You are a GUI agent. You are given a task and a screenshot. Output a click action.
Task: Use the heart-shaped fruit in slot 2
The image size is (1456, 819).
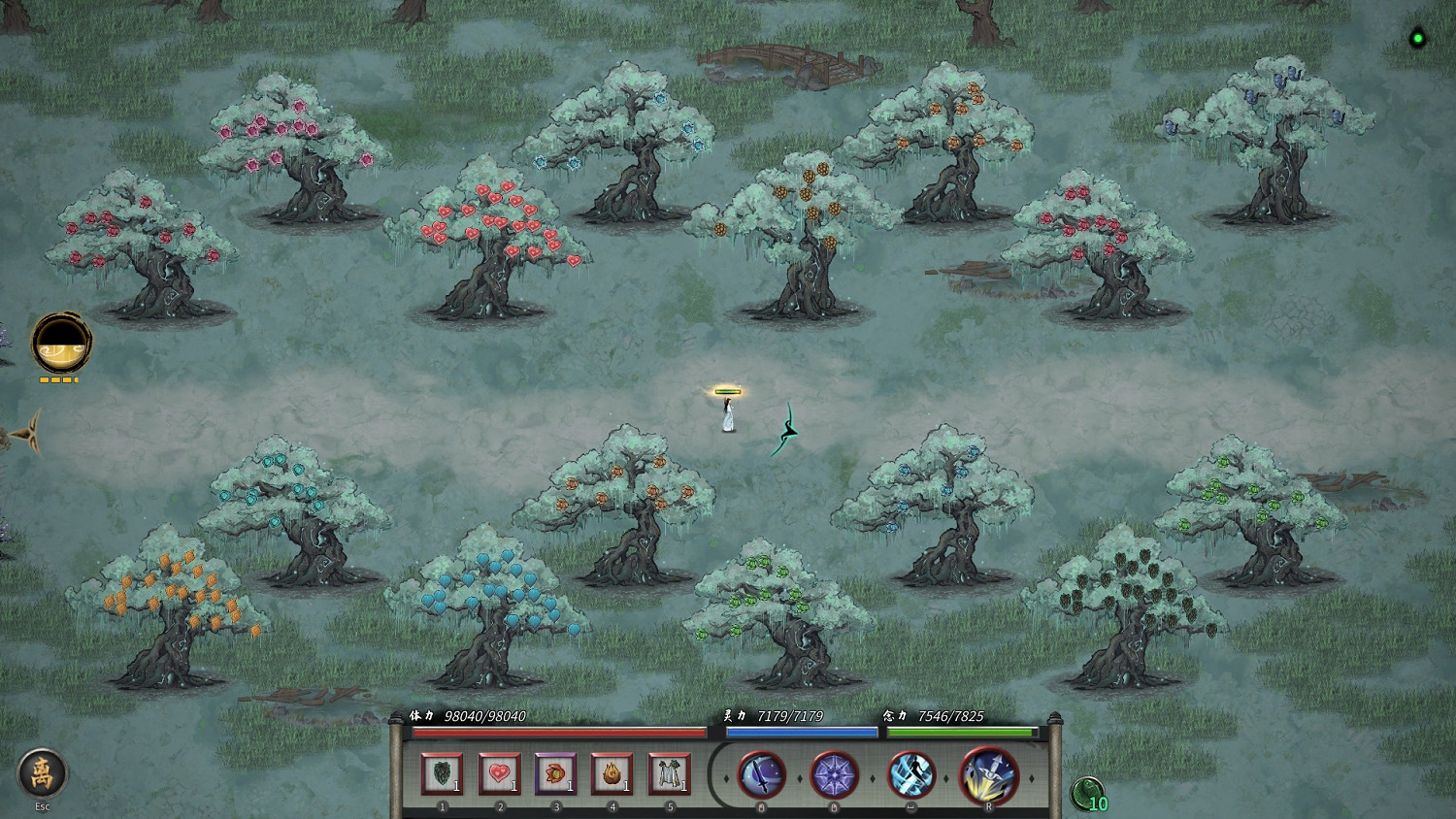[x=499, y=773]
